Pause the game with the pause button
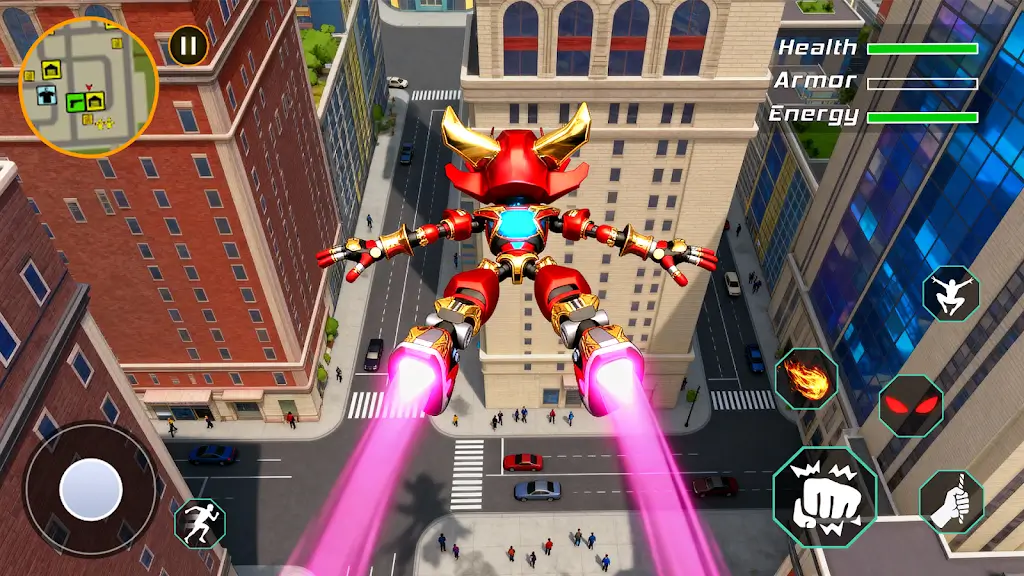The image size is (1024, 576). coord(188,44)
